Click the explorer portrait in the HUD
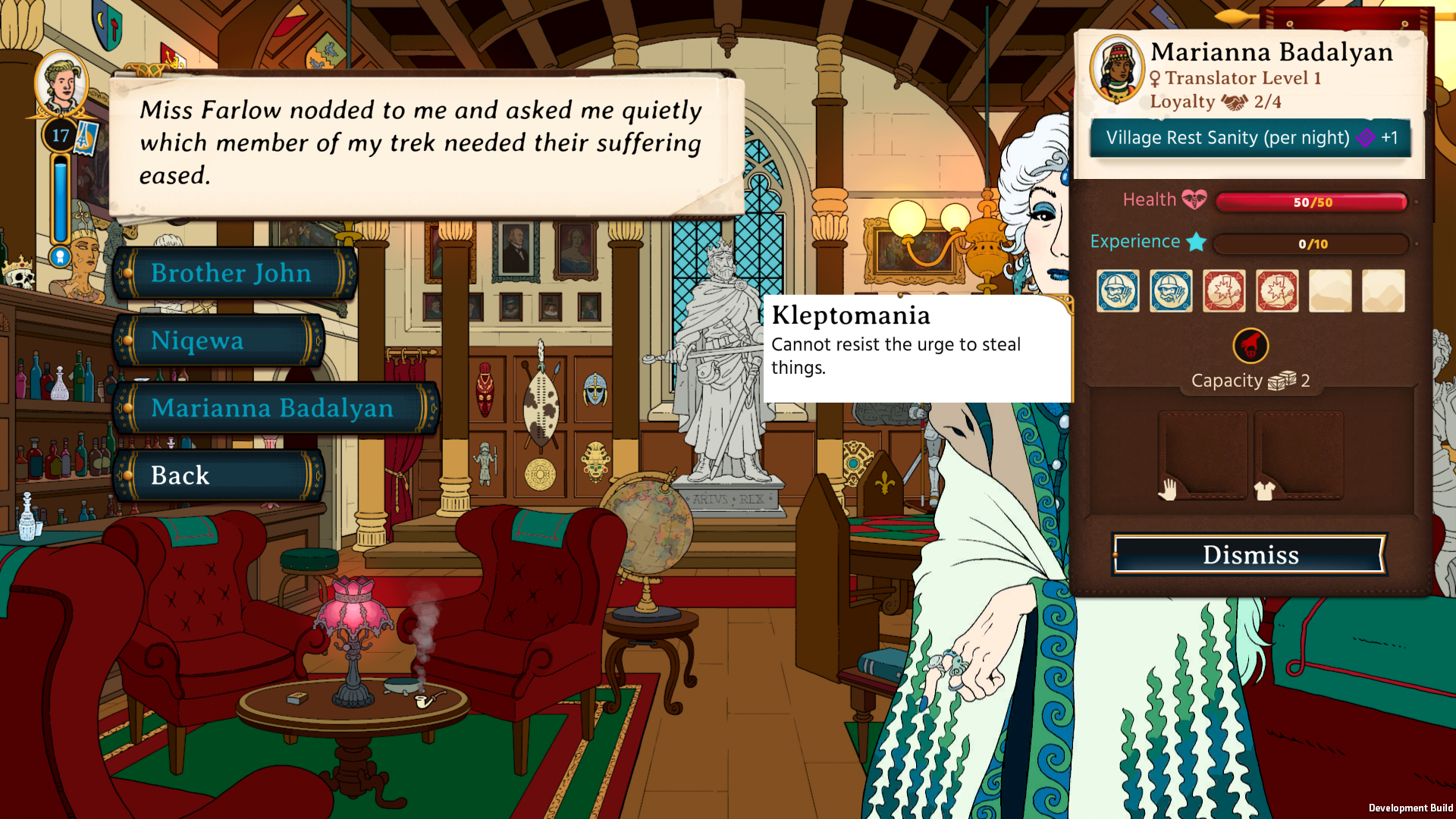The image size is (1456, 819). pos(61,83)
